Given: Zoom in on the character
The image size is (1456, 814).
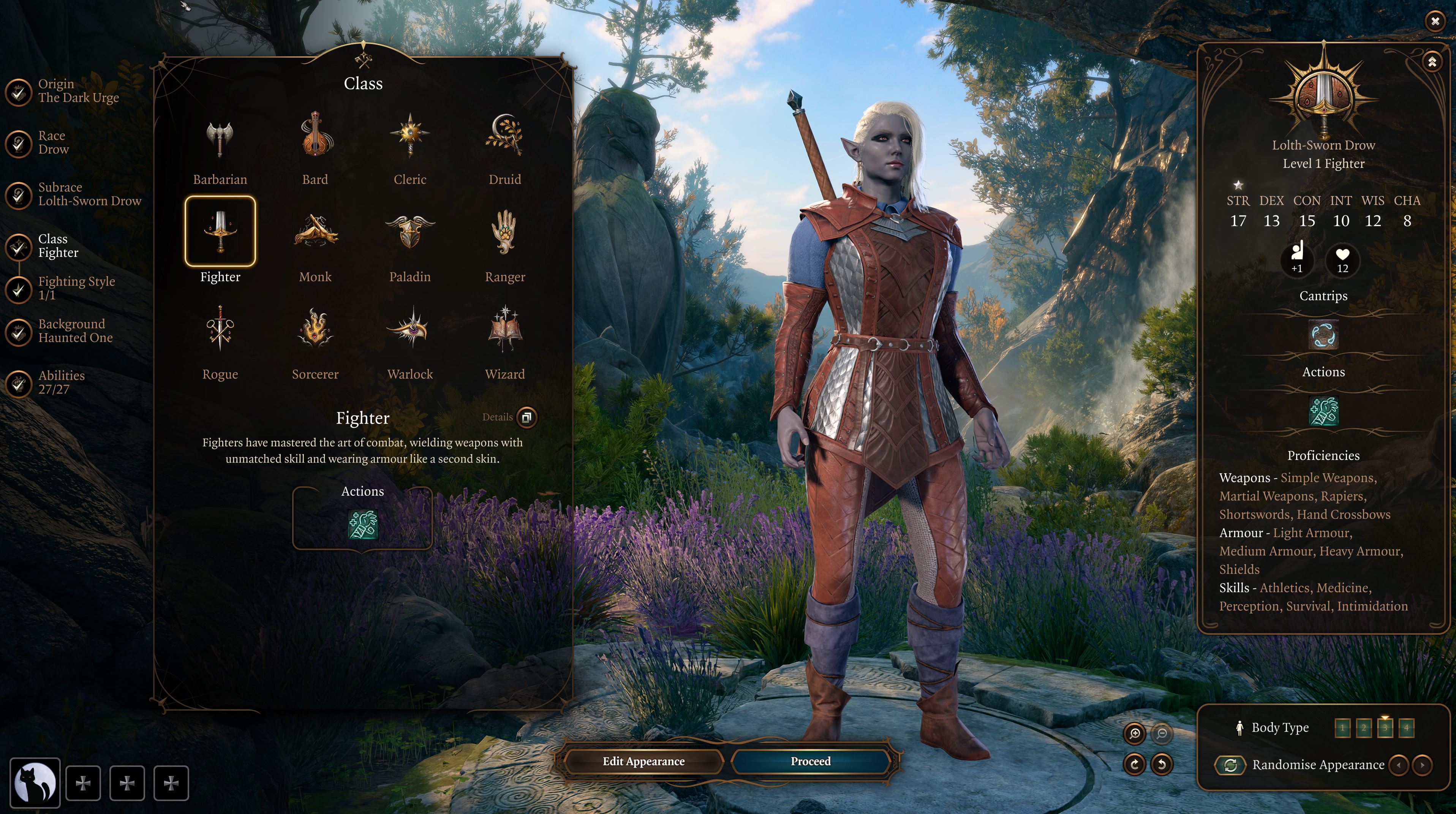Looking at the screenshot, I should pos(1134,734).
